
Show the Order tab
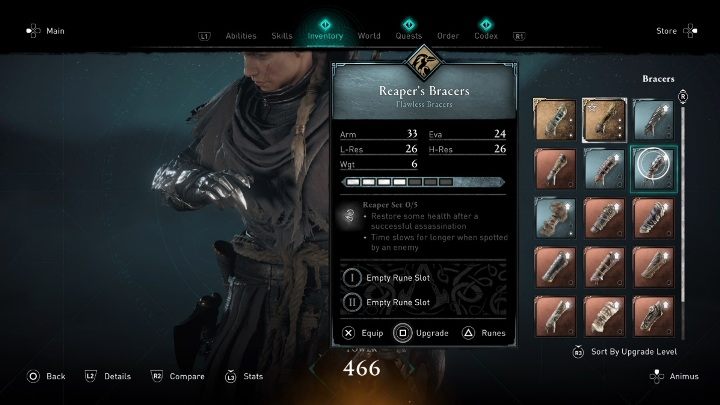click(x=448, y=37)
